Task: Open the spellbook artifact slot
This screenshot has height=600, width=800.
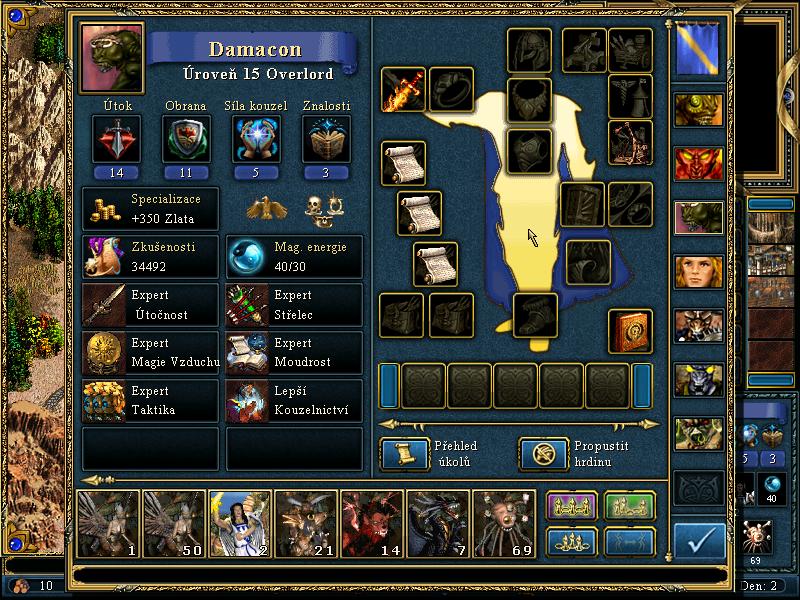Action: tap(630, 331)
